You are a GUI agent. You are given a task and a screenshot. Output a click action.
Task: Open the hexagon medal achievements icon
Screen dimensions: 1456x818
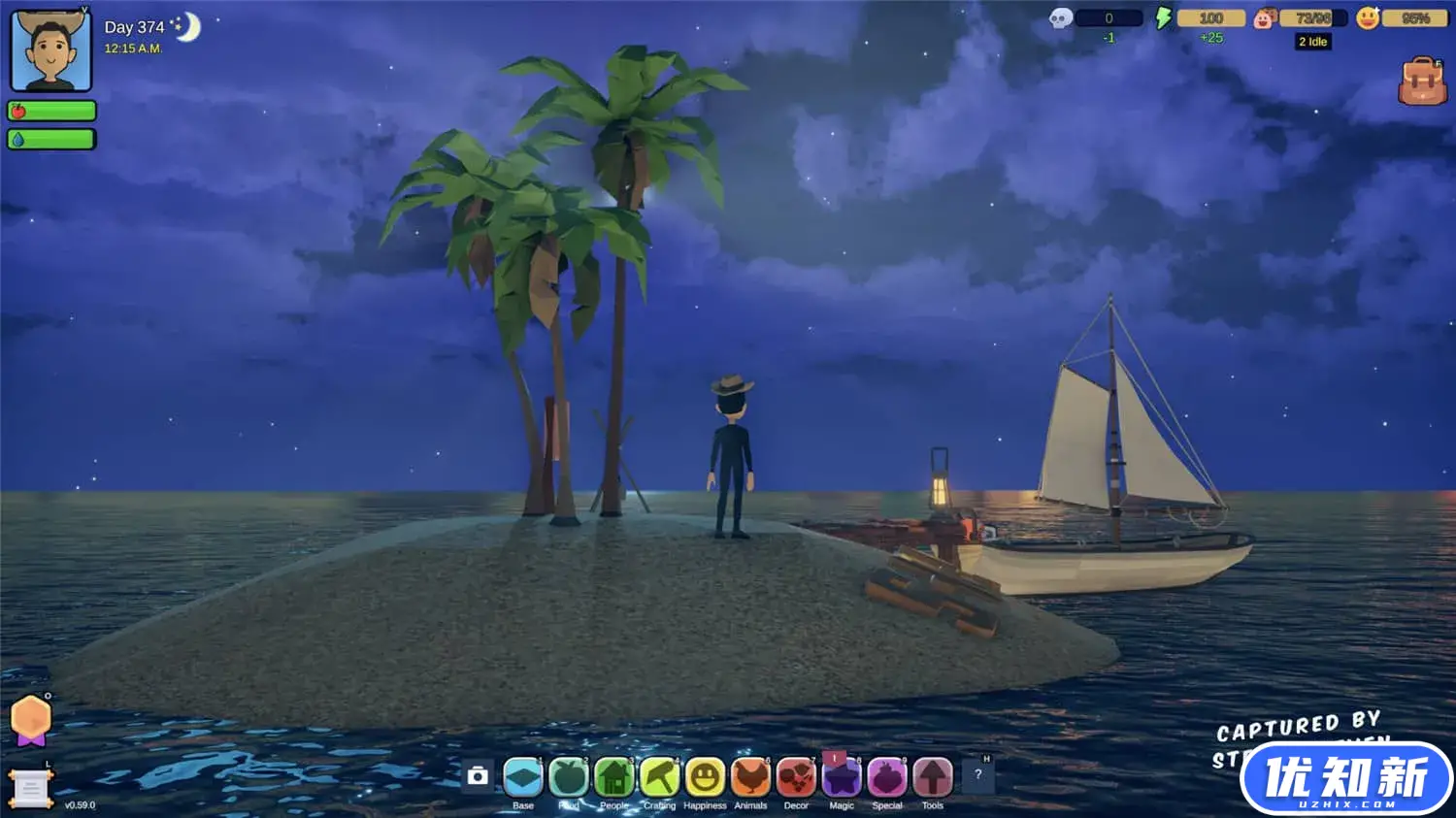31,720
